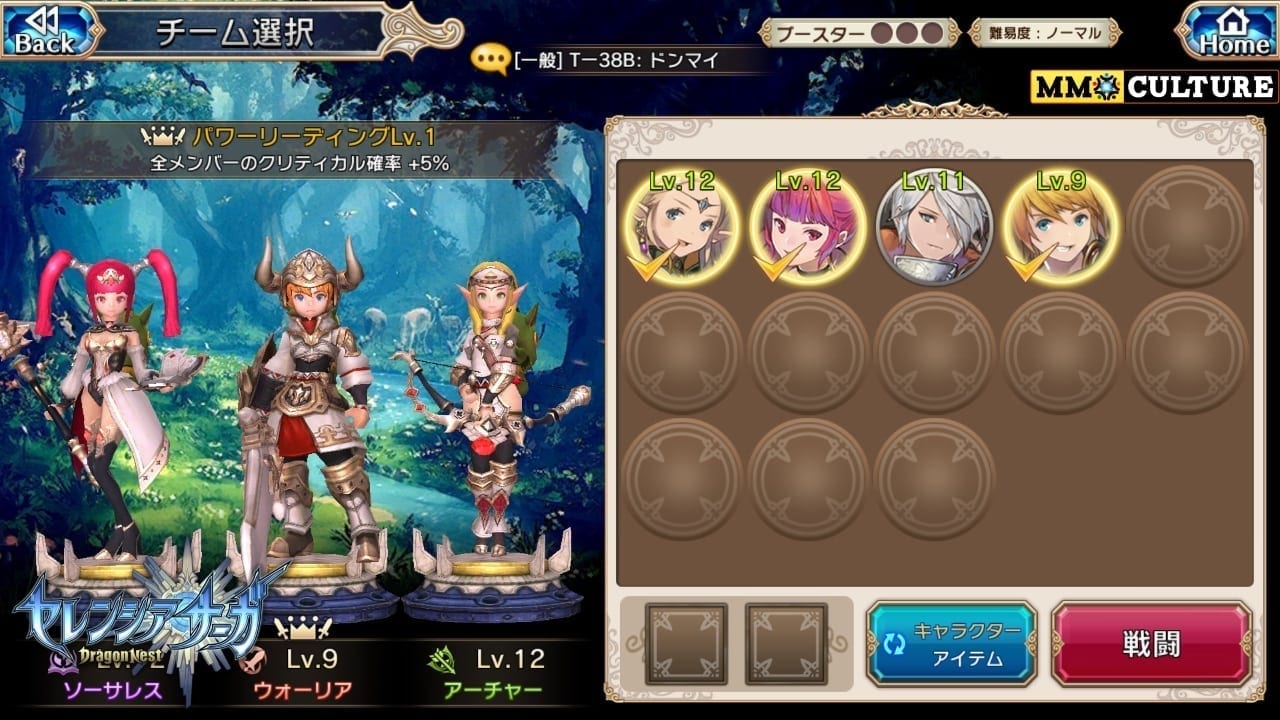
Task: Open the キャラクター/アイテム switch button
Action: (950, 644)
